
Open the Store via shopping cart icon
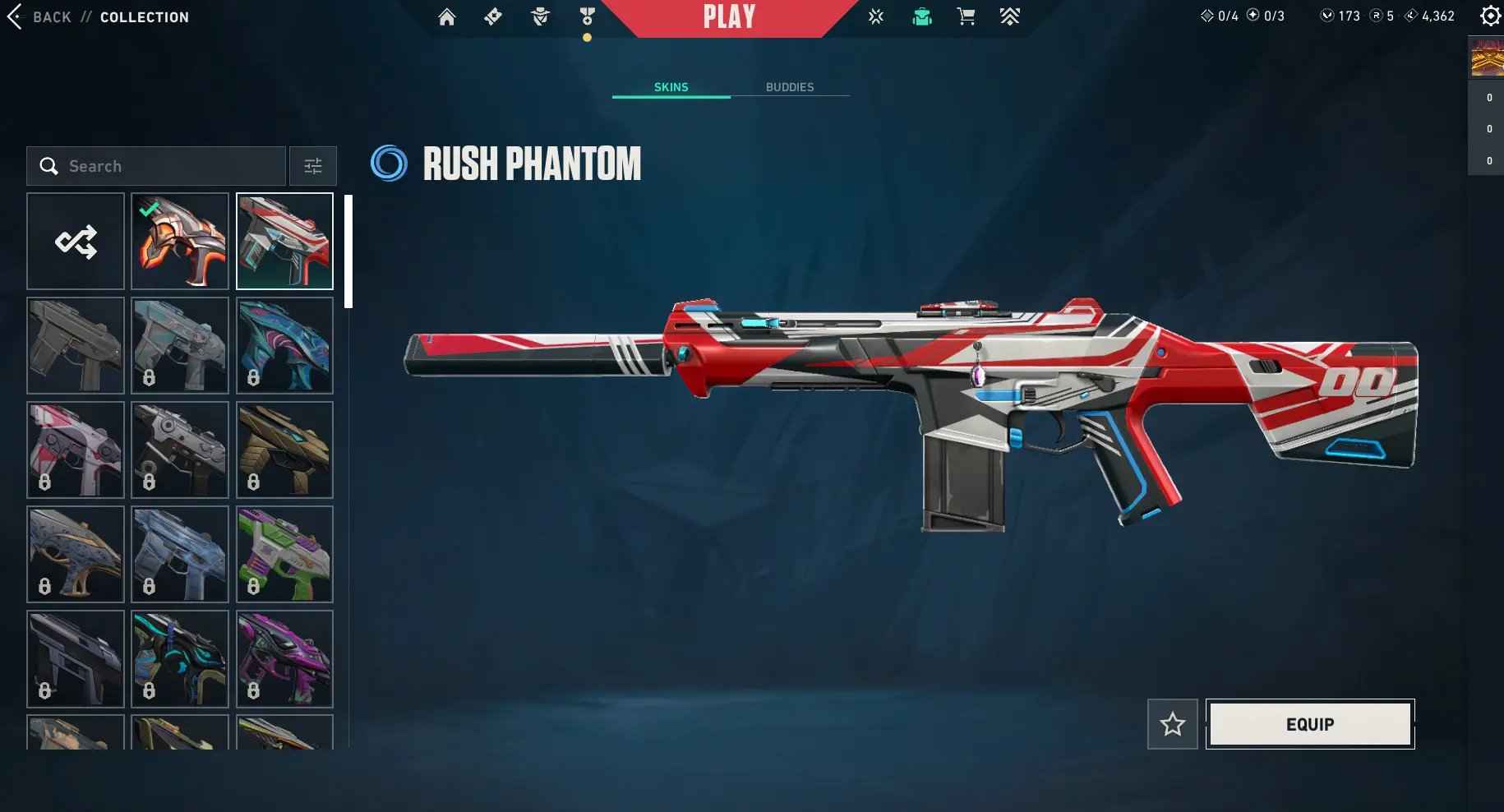966,16
